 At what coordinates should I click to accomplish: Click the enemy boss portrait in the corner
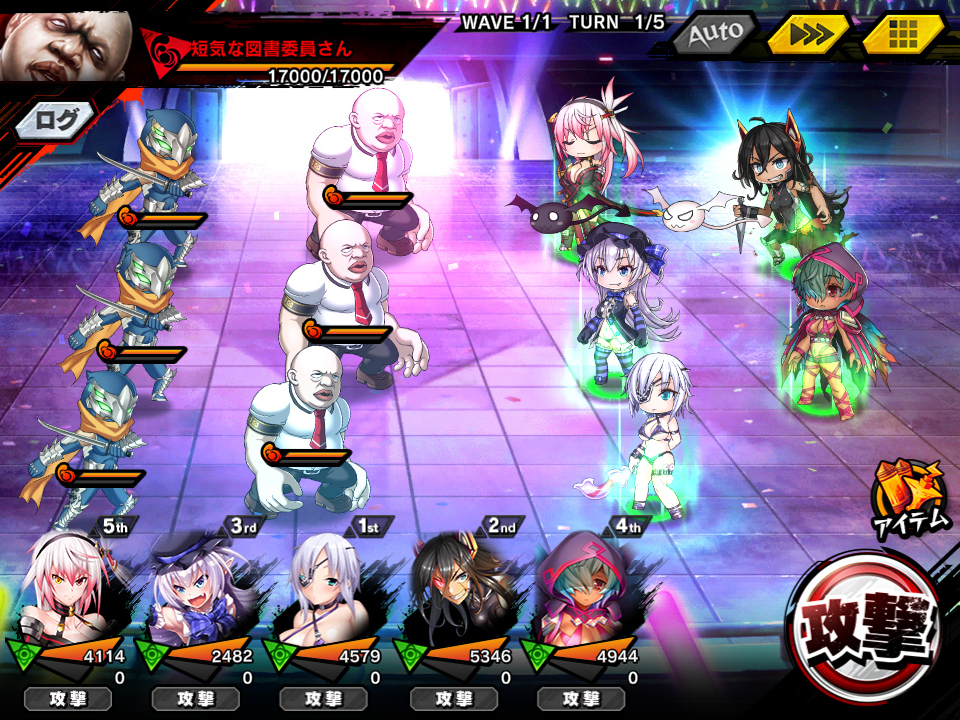[x=66, y=40]
